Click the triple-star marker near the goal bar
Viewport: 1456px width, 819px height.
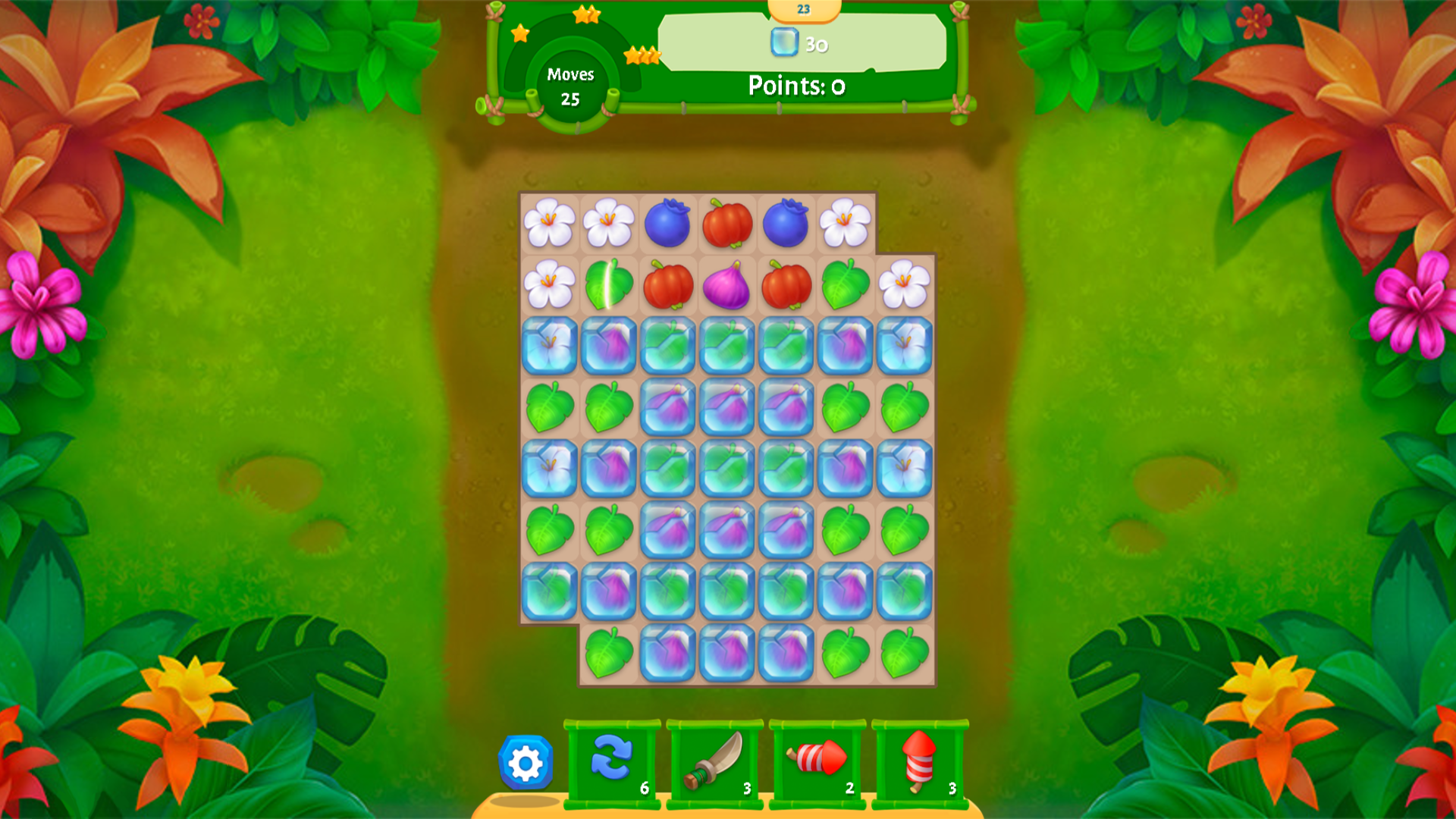pos(641,55)
